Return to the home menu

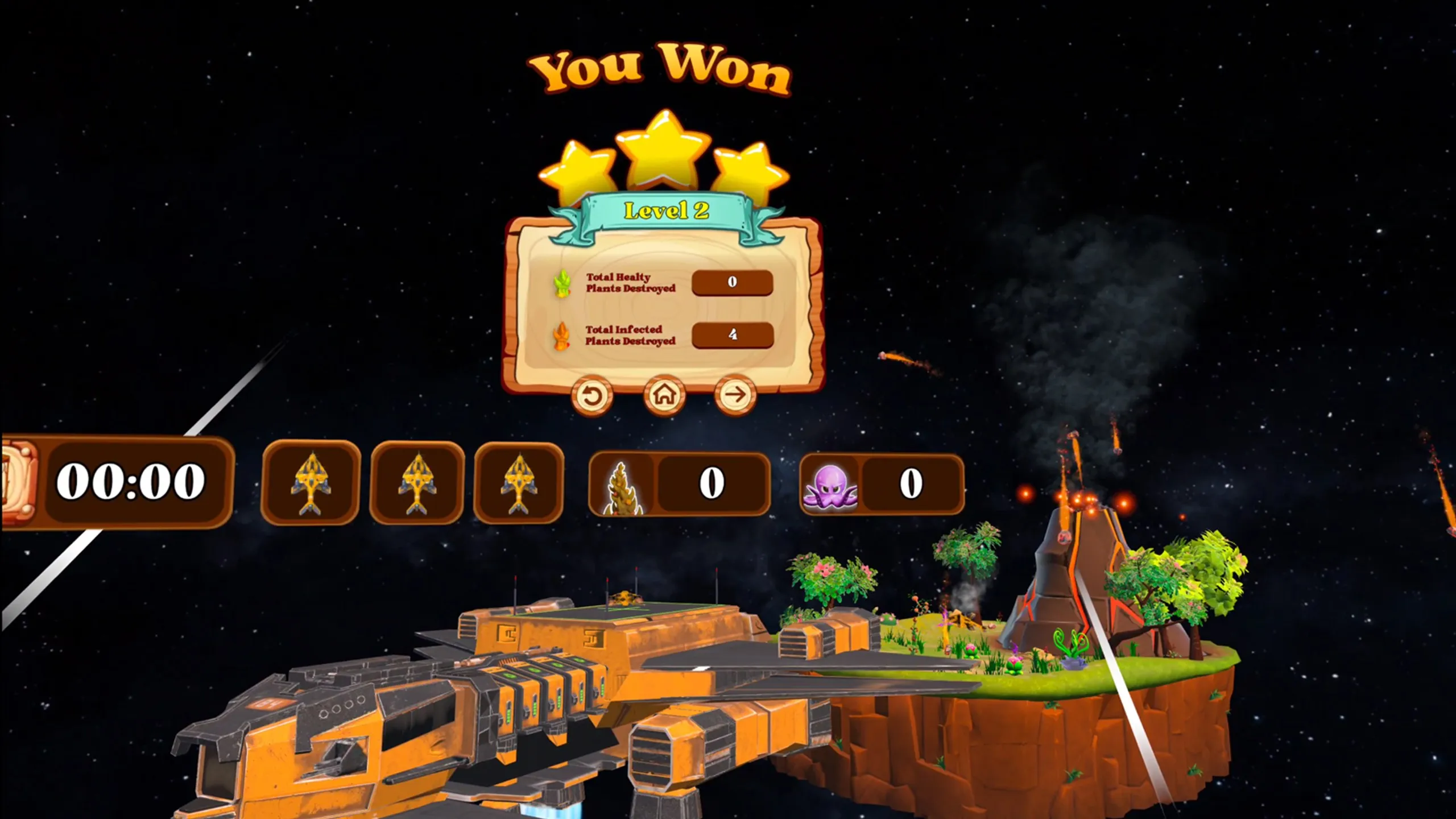(x=664, y=395)
